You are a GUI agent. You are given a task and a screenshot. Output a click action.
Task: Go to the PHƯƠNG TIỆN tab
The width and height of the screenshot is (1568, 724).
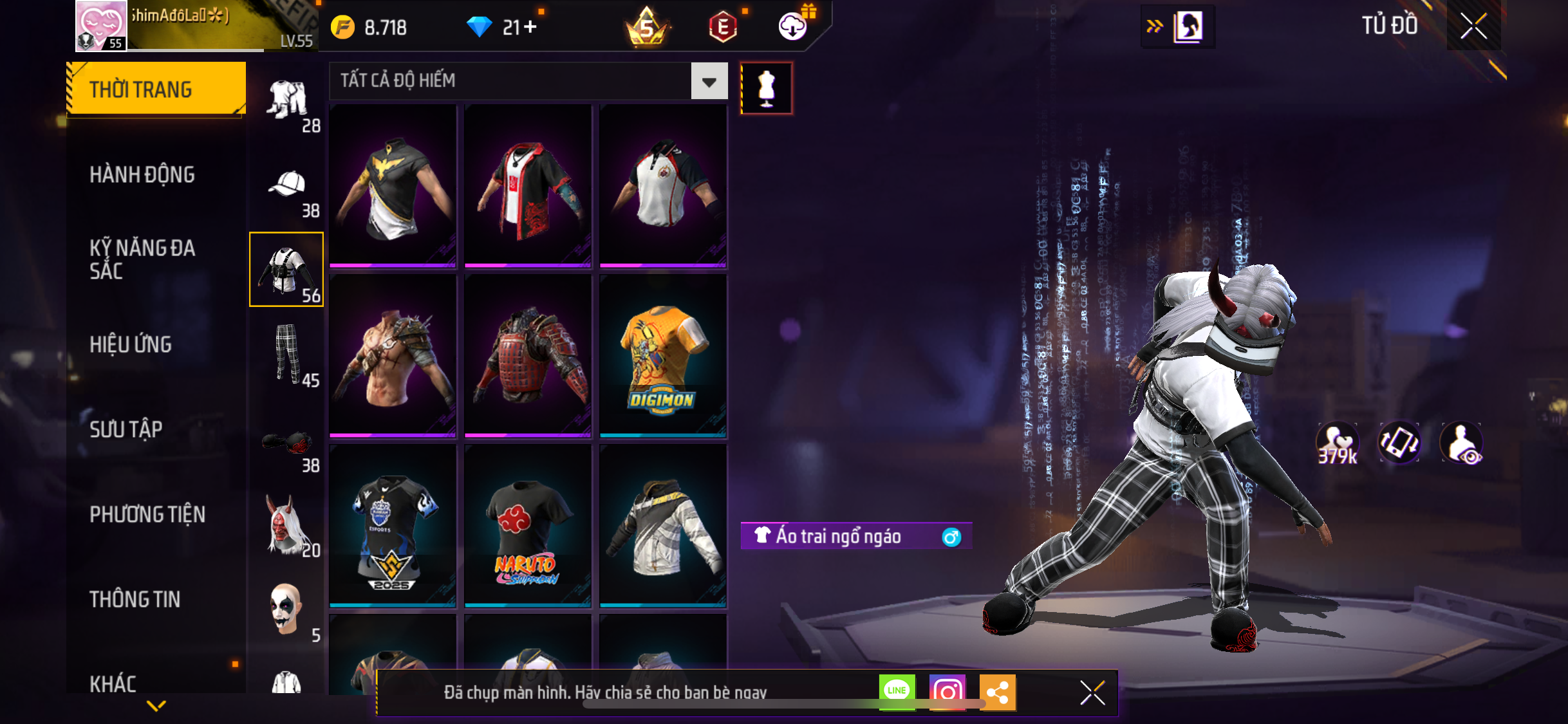click(147, 514)
